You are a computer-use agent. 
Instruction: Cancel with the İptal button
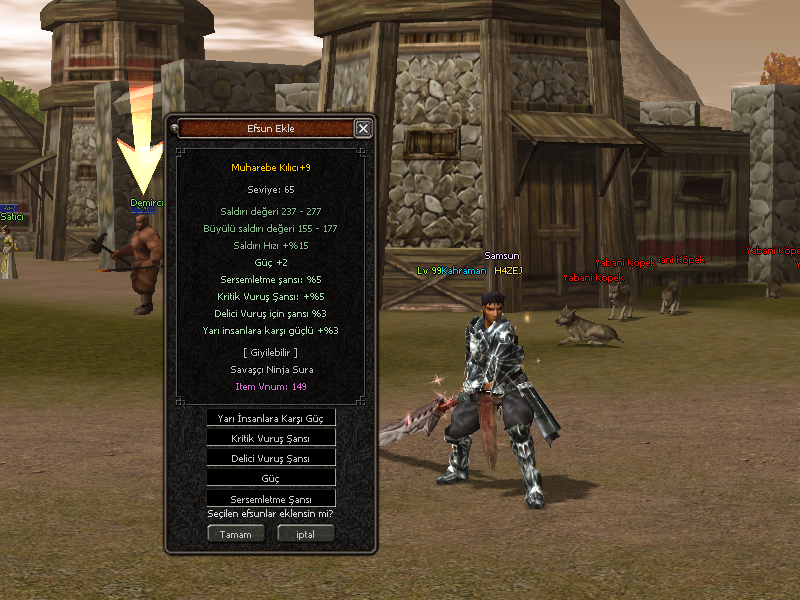tap(305, 534)
